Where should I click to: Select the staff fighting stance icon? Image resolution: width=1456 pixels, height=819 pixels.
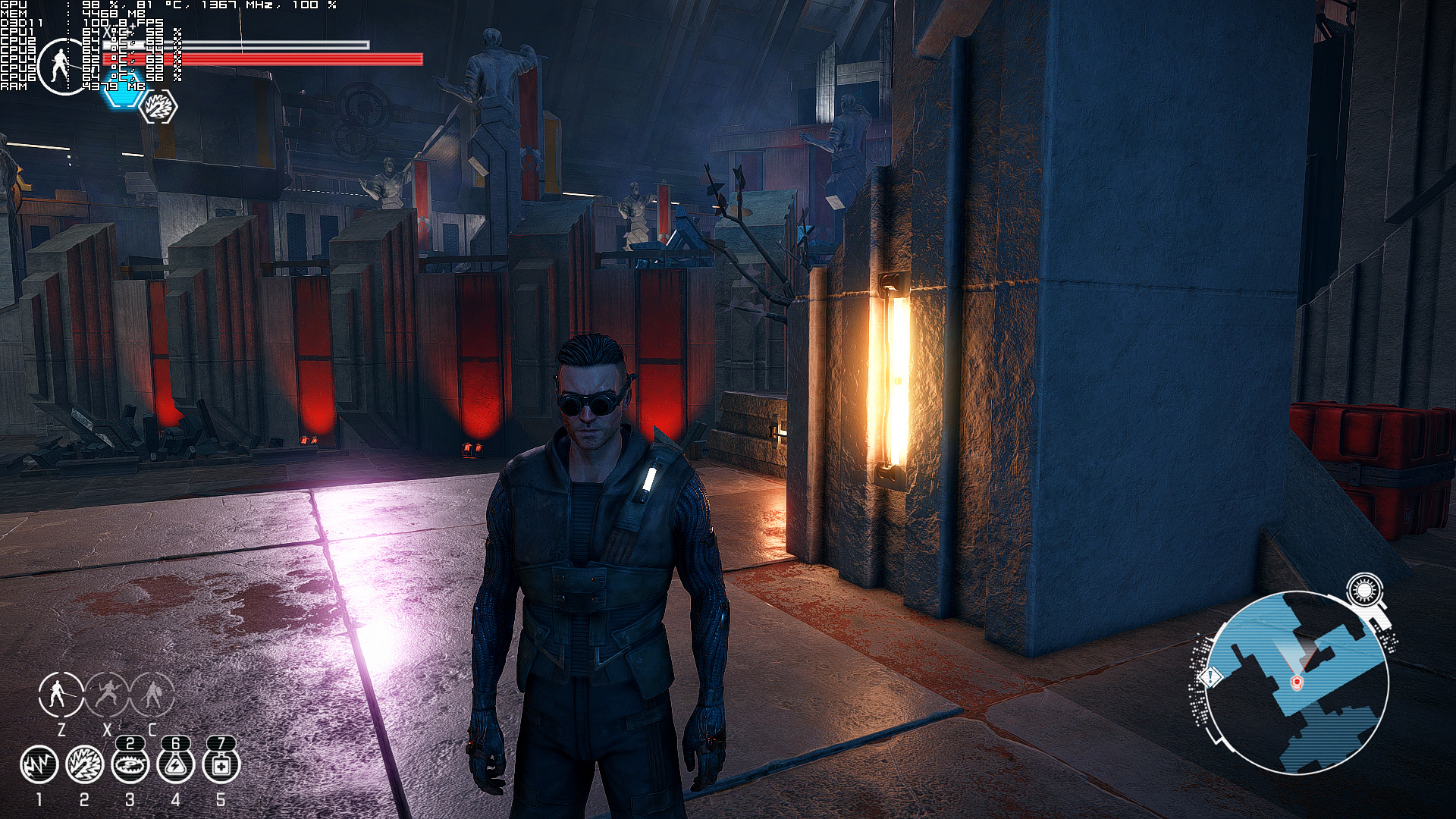pos(61,694)
